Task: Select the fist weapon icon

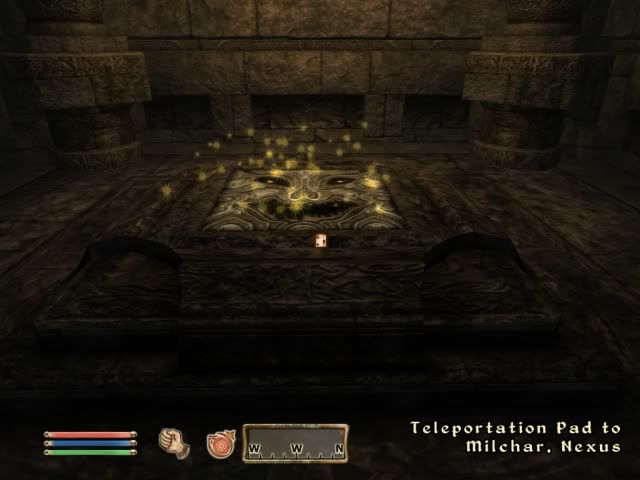Action: click(174, 440)
